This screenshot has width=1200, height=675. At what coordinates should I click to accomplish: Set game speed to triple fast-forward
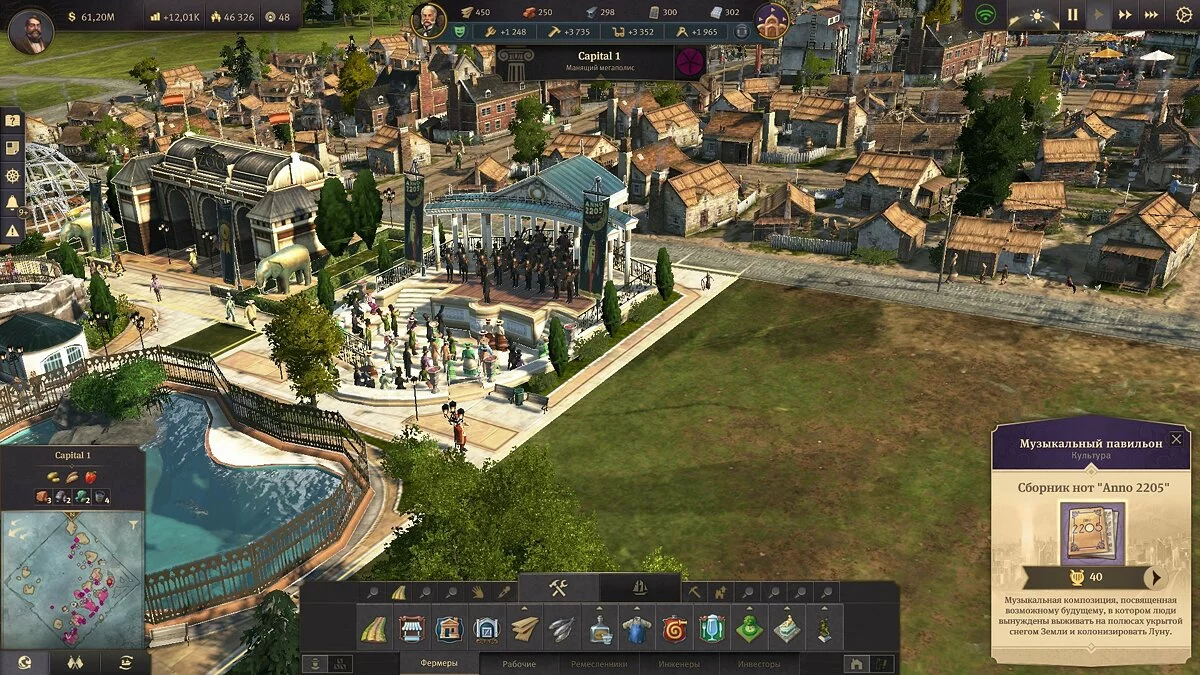coord(1151,15)
